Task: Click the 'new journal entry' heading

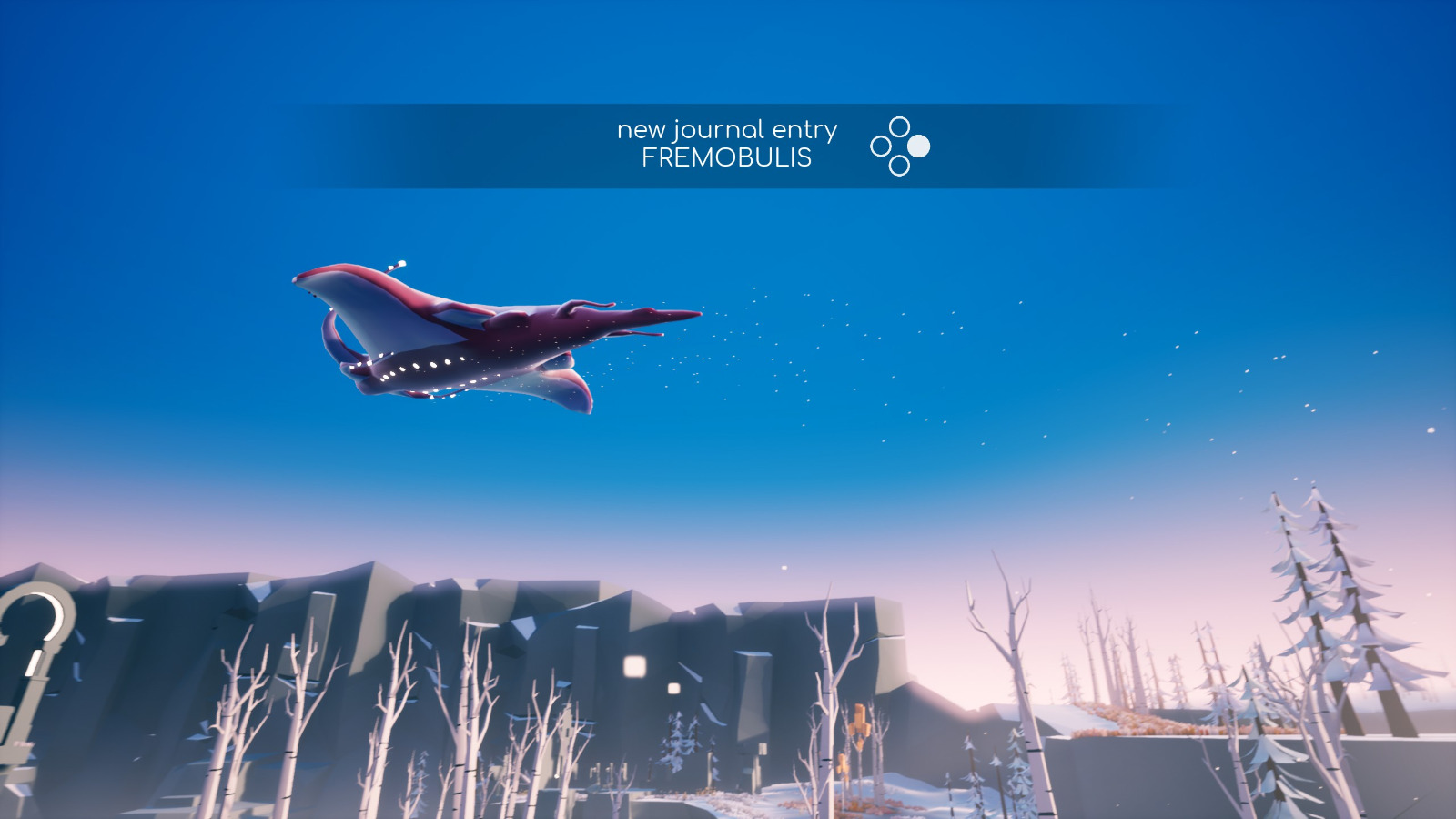Action: pyautogui.click(x=726, y=129)
